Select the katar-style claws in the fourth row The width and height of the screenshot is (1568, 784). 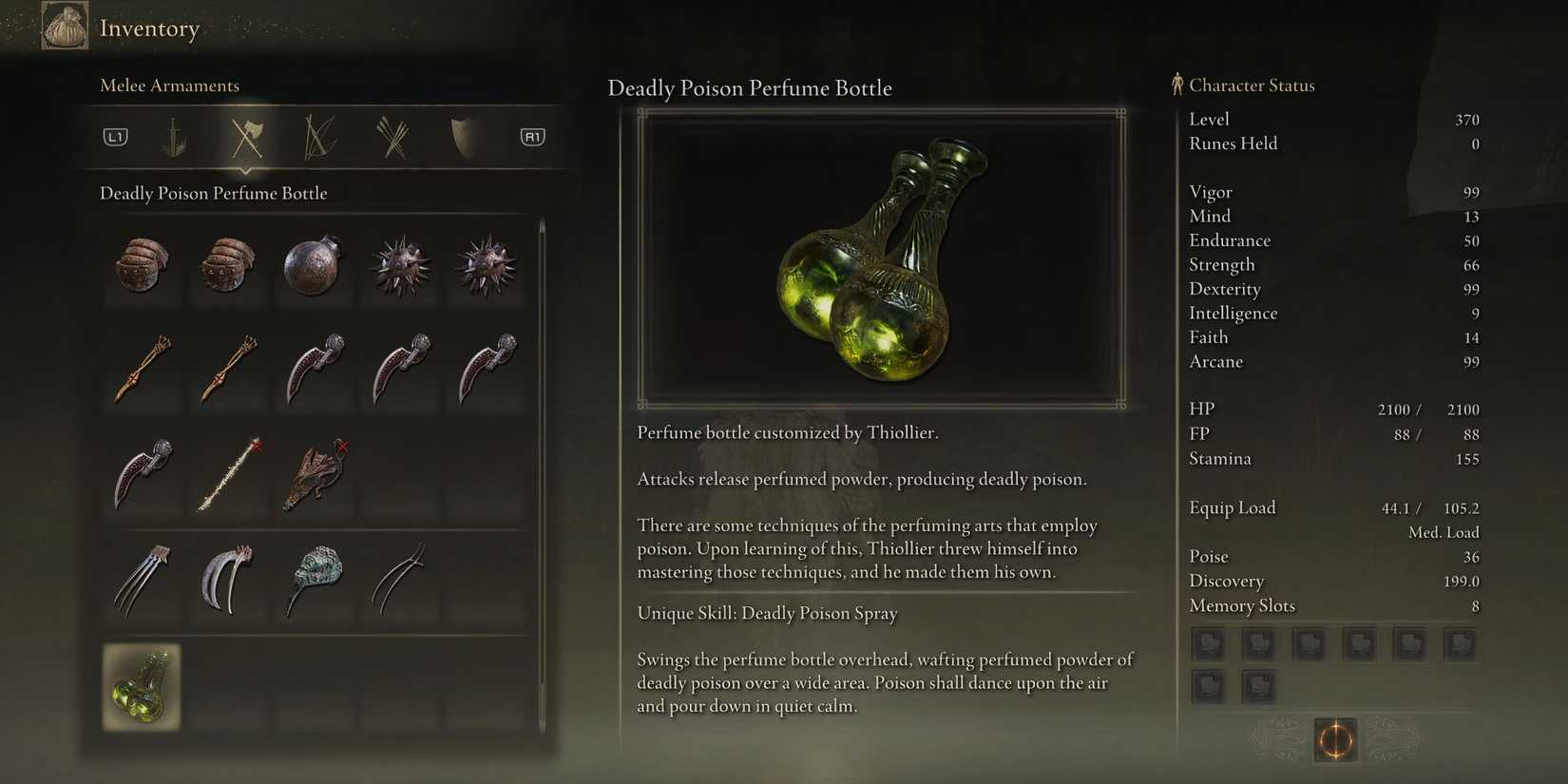[143, 580]
